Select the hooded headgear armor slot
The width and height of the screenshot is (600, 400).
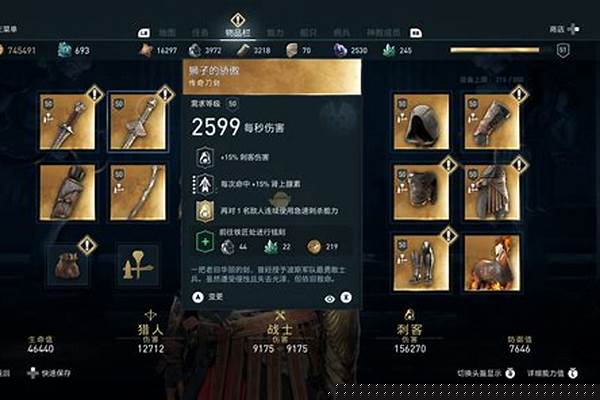click(421, 121)
